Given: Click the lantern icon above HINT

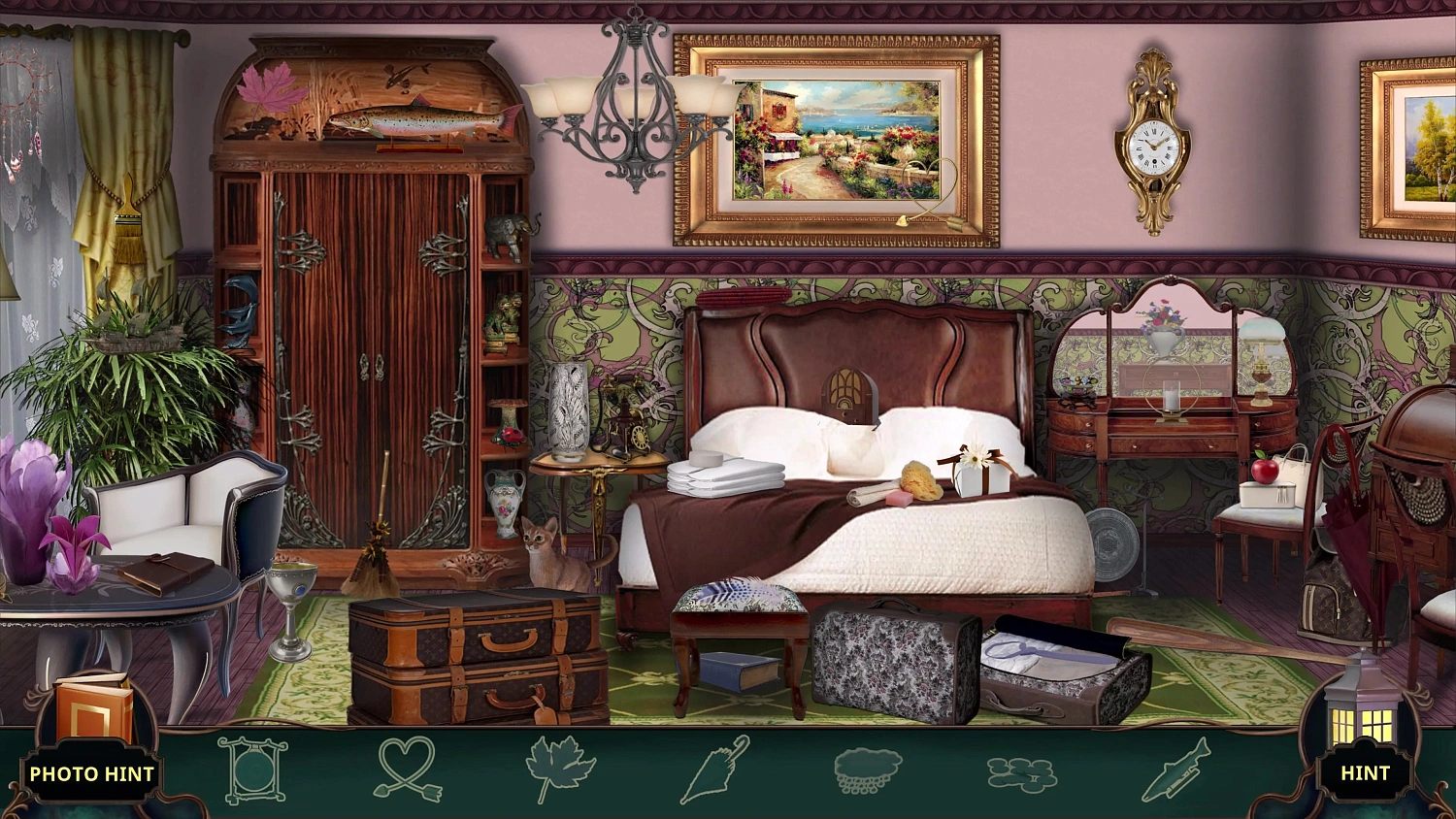Looking at the screenshot, I should 1365,718.
